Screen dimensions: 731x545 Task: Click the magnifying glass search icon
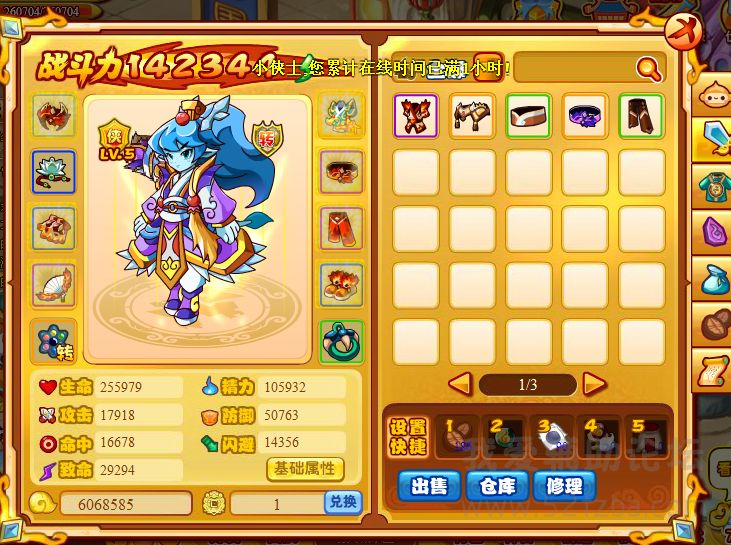[649, 68]
